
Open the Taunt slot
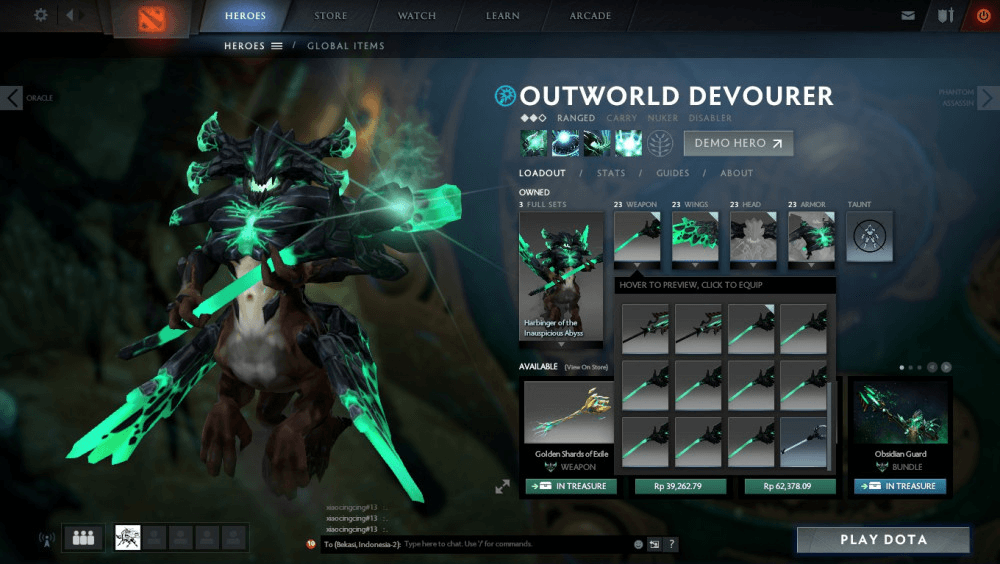coord(869,237)
